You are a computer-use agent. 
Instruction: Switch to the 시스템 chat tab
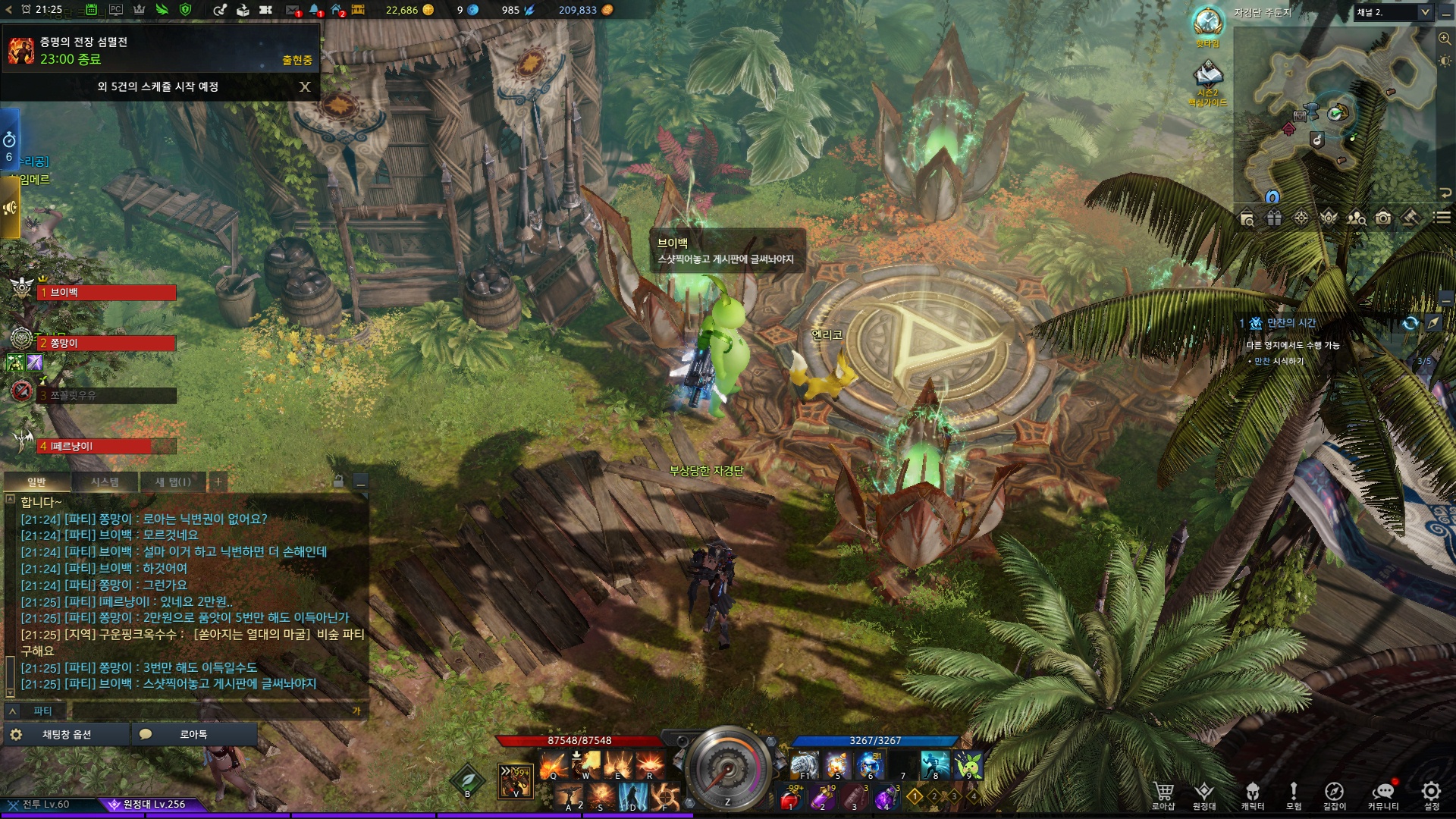[x=105, y=482]
